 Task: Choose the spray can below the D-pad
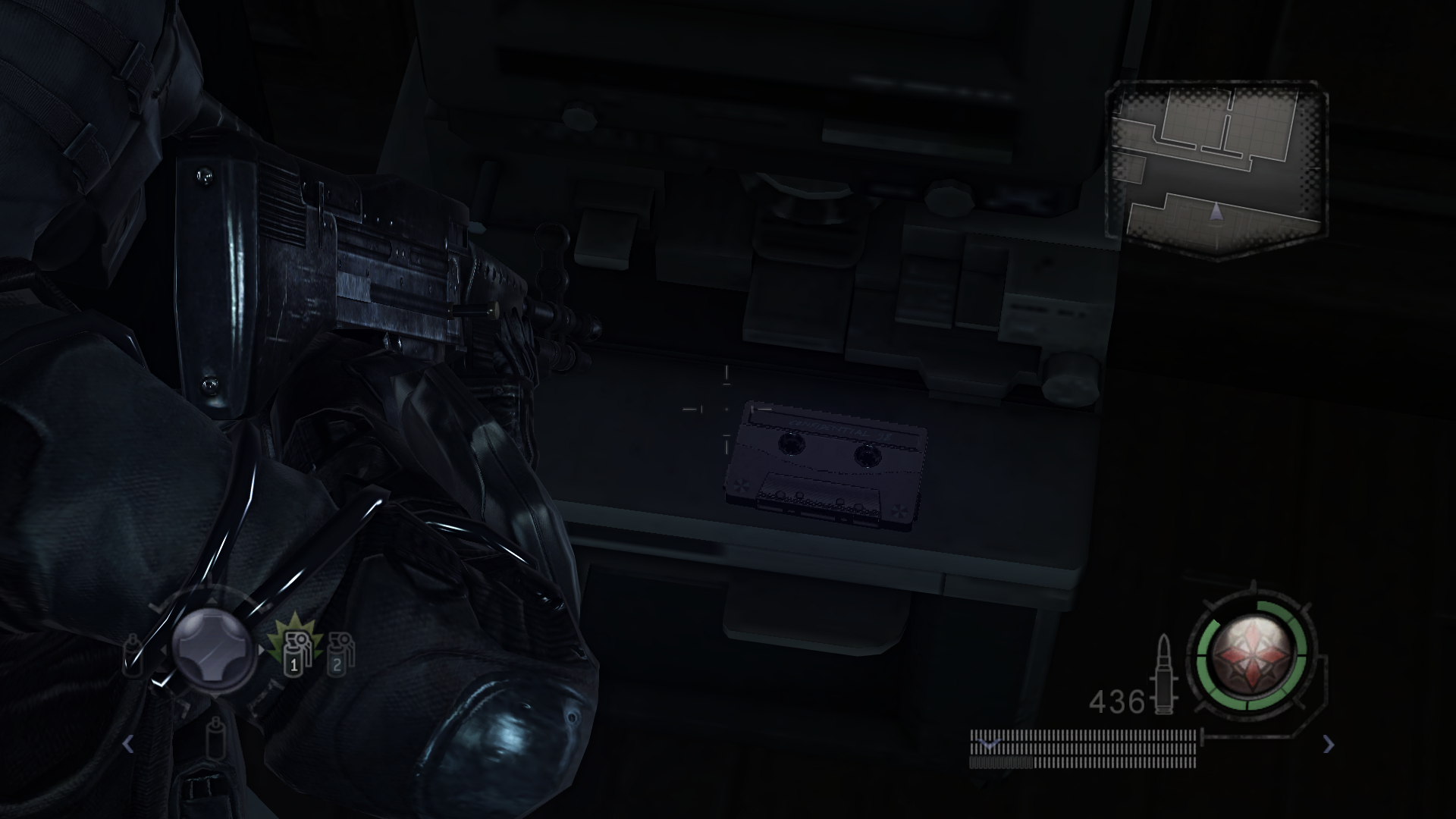point(216,737)
